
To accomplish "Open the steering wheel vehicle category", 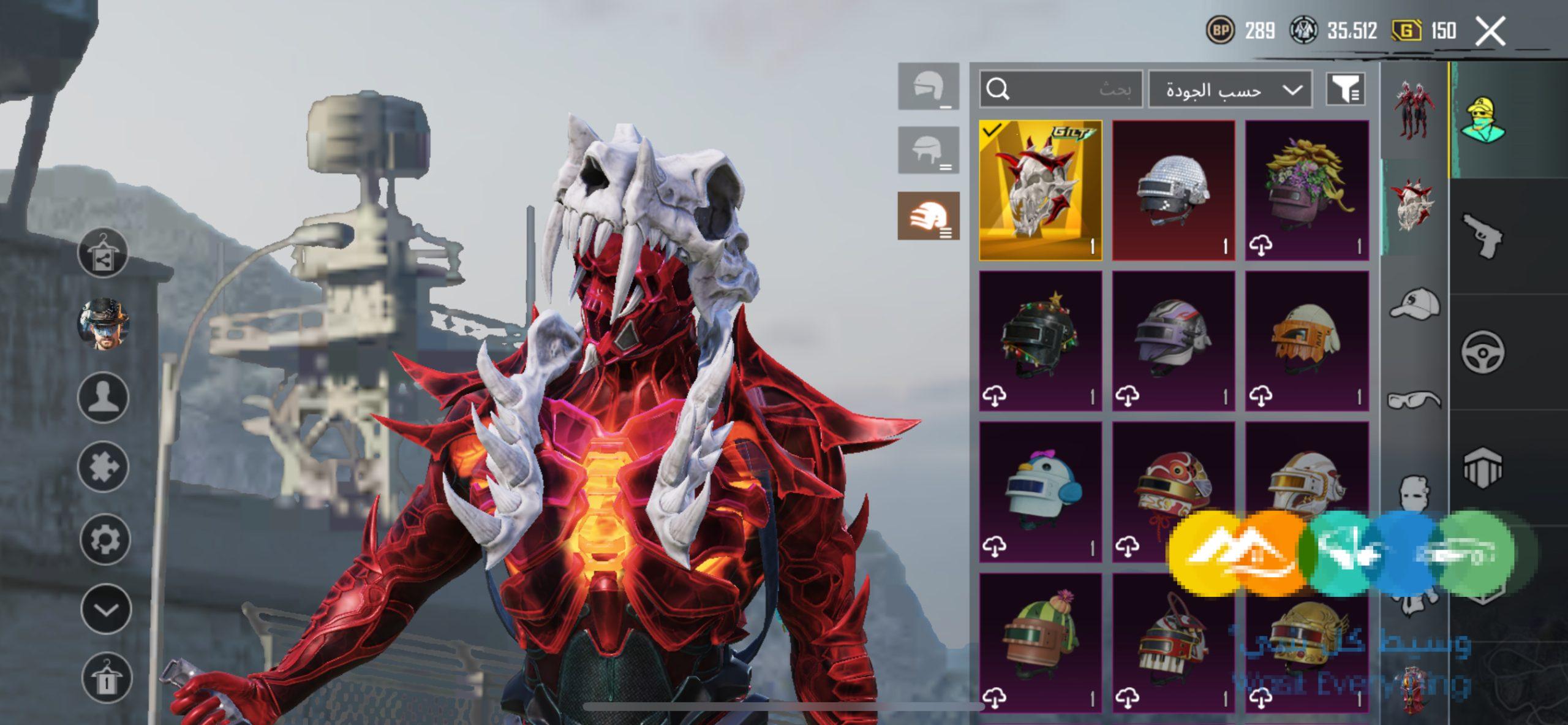I will point(1483,352).
